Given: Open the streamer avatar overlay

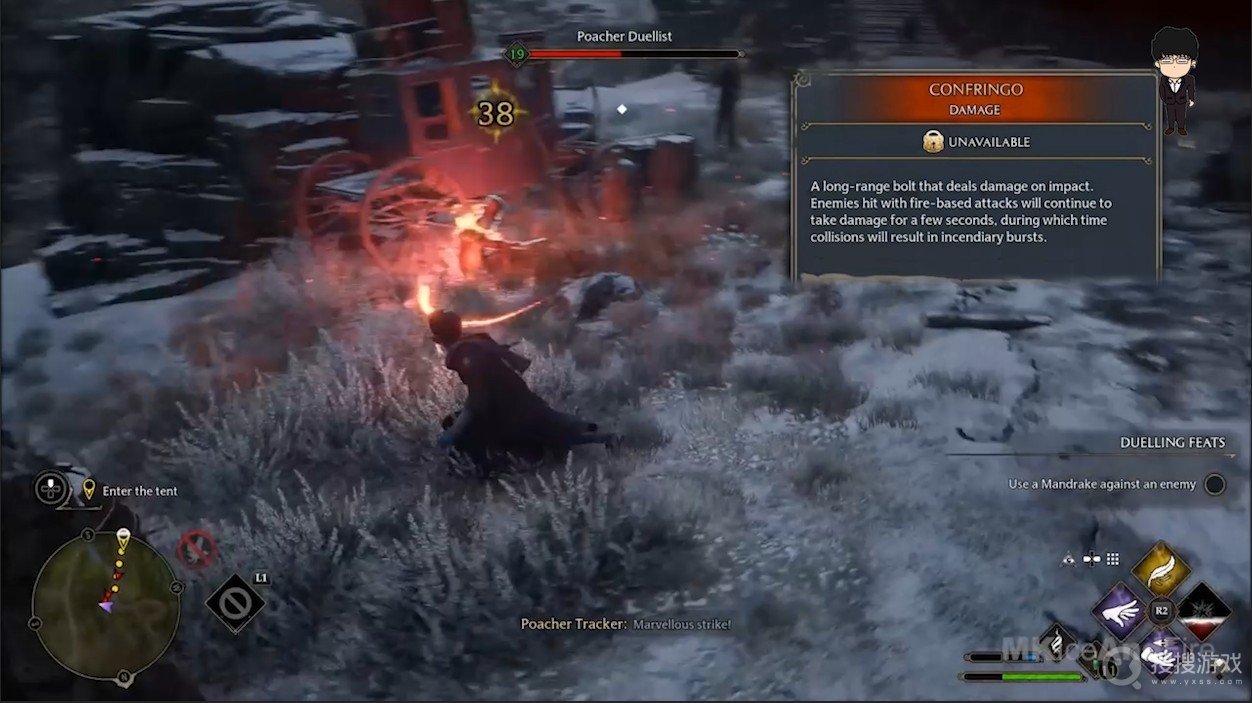Looking at the screenshot, I should pyautogui.click(x=1174, y=81).
